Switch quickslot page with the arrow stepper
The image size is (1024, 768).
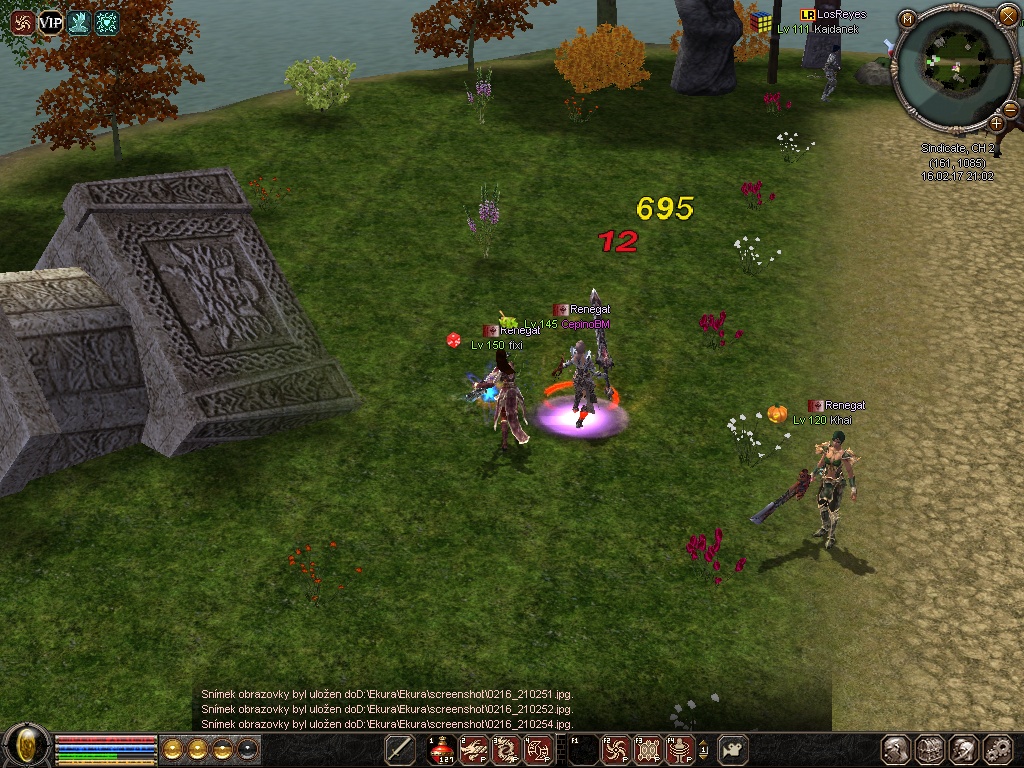point(703,749)
